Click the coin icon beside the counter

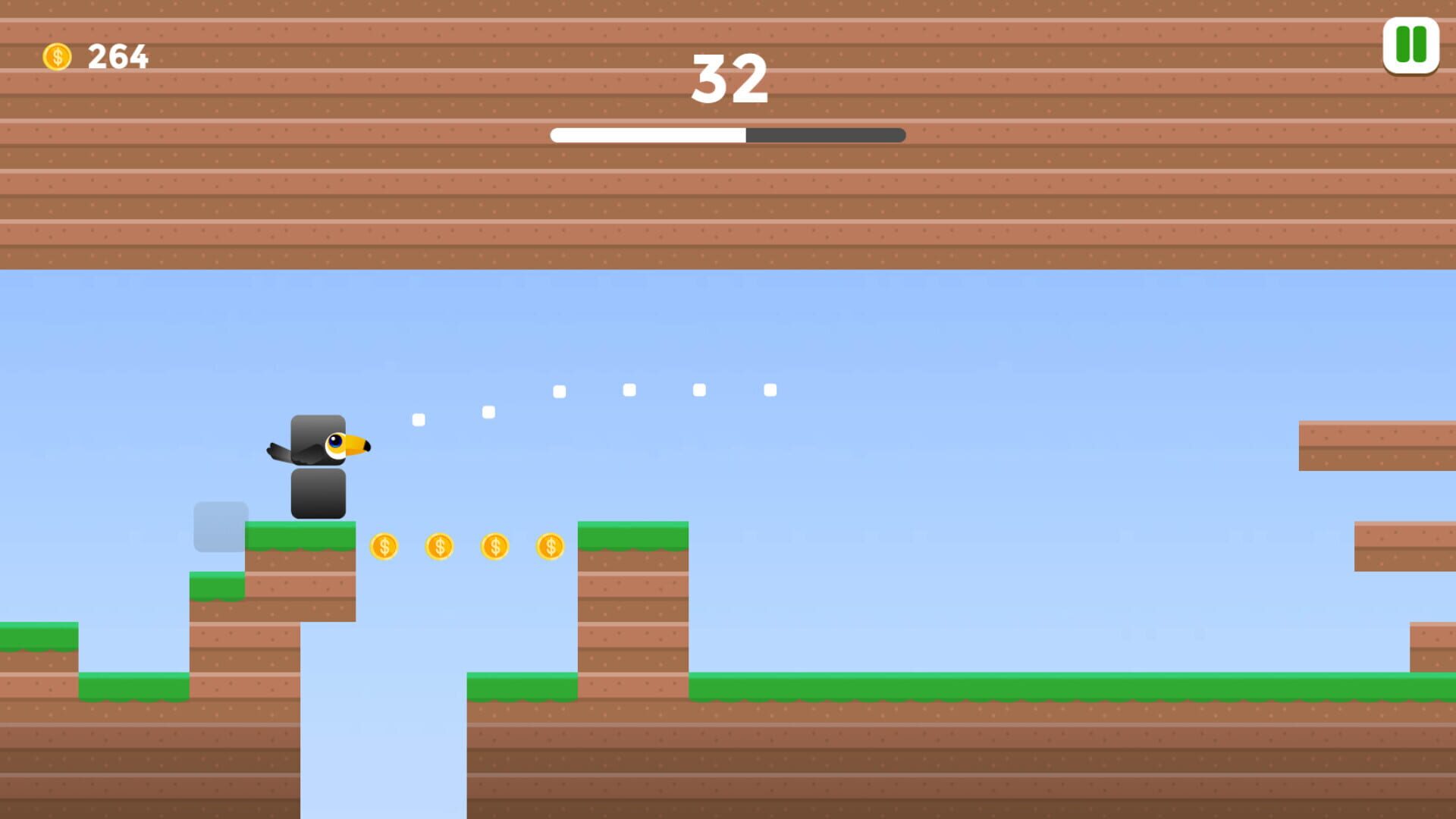tap(57, 55)
